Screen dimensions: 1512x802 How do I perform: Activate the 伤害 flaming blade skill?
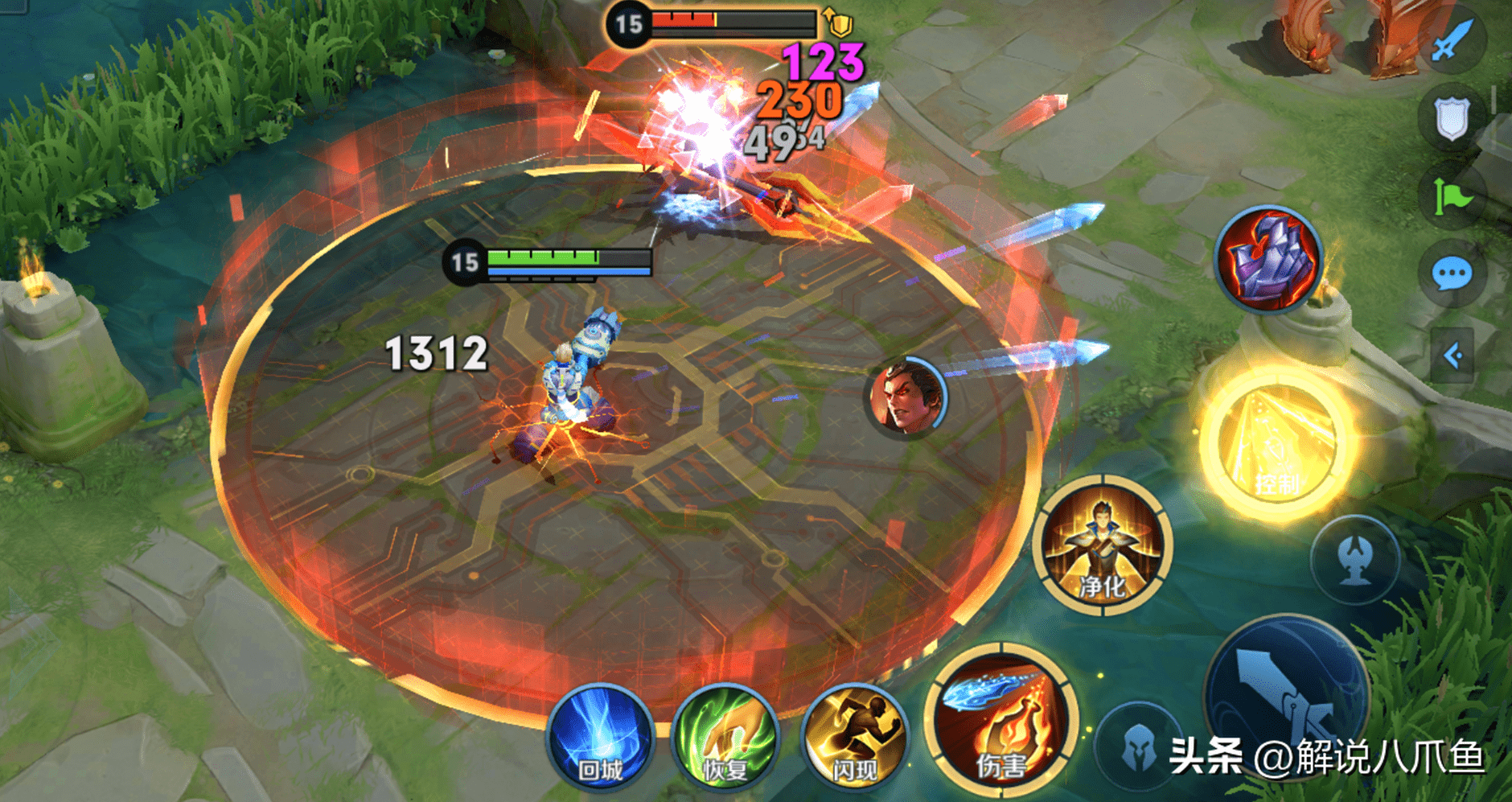(x=1000, y=722)
